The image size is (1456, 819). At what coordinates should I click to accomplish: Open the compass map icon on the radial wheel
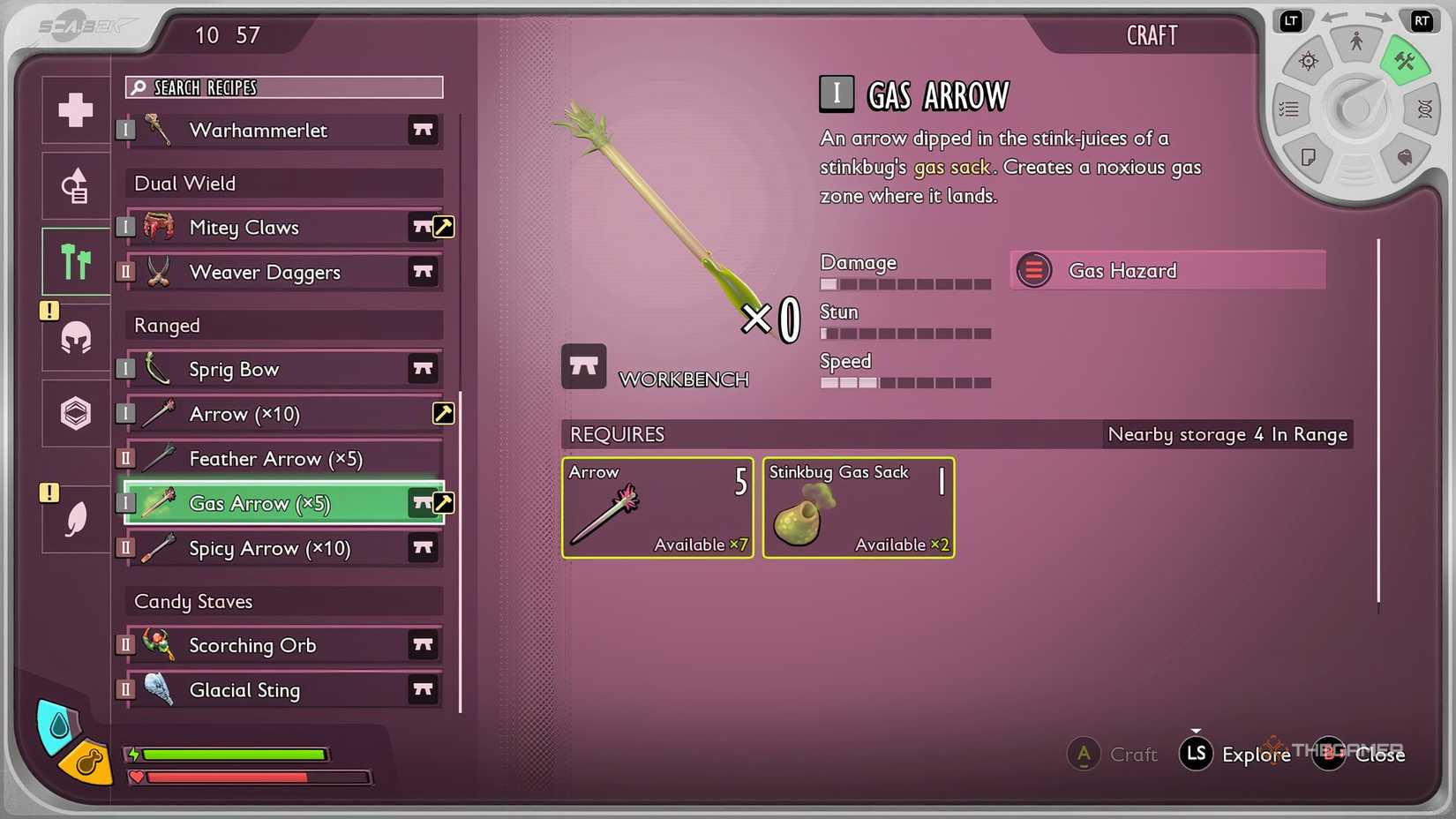pyautogui.click(x=1309, y=60)
